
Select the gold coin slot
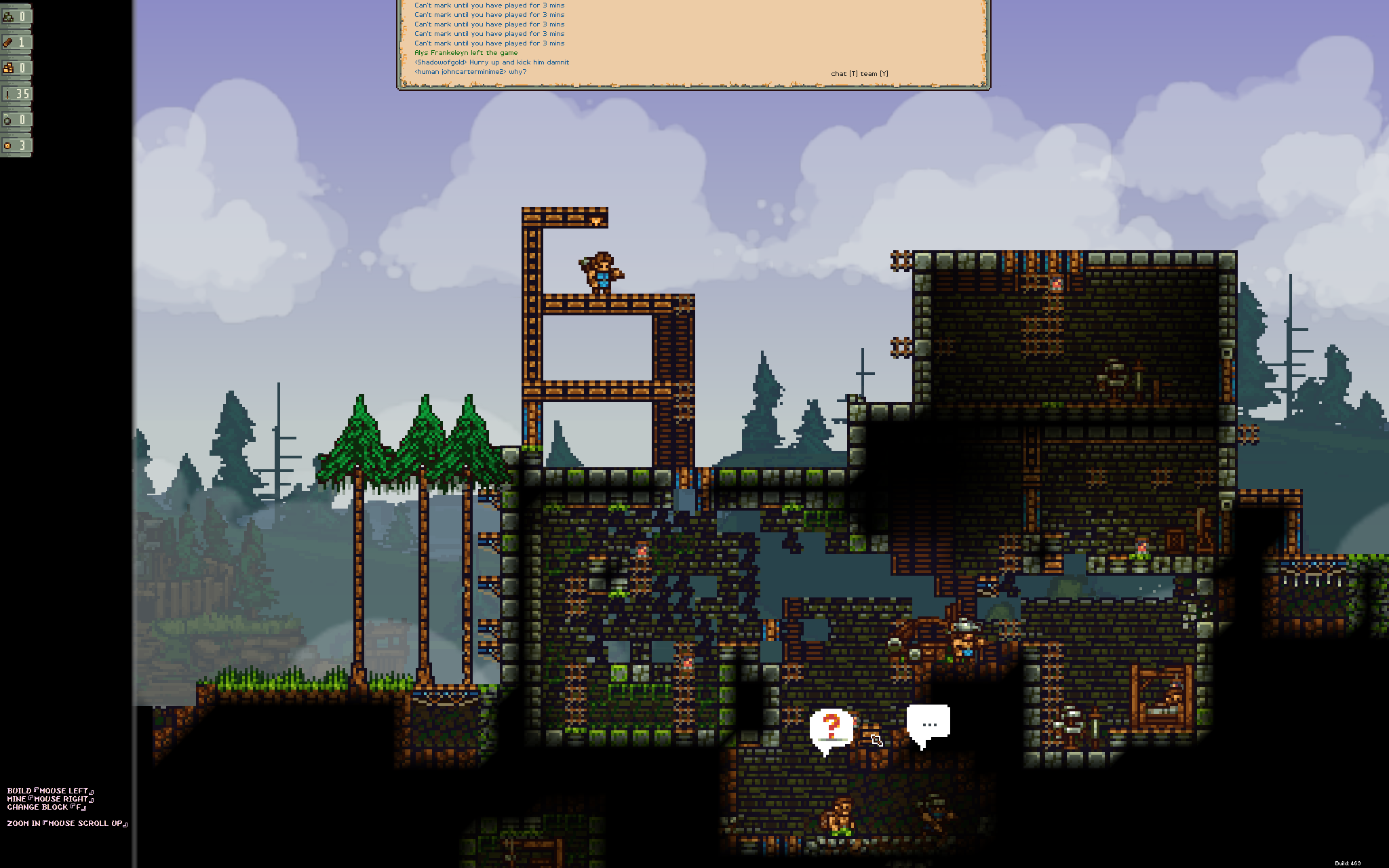coord(16,145)
